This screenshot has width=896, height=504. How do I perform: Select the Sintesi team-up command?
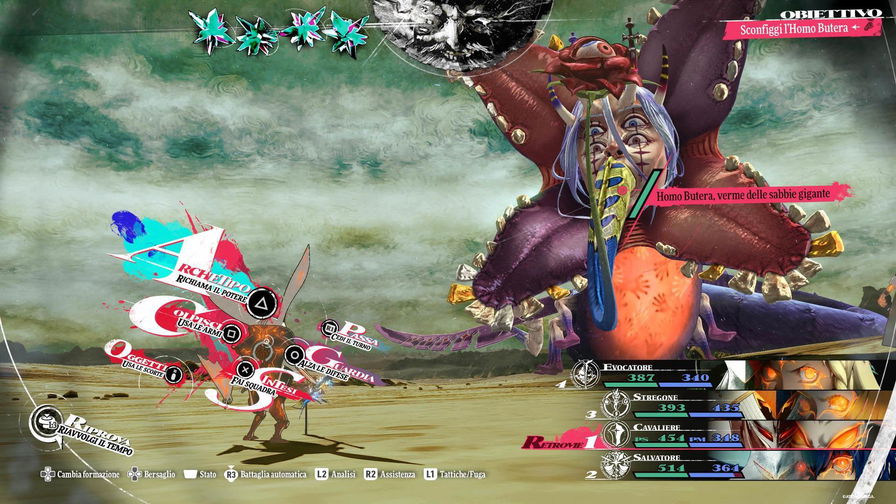point(255,381)
